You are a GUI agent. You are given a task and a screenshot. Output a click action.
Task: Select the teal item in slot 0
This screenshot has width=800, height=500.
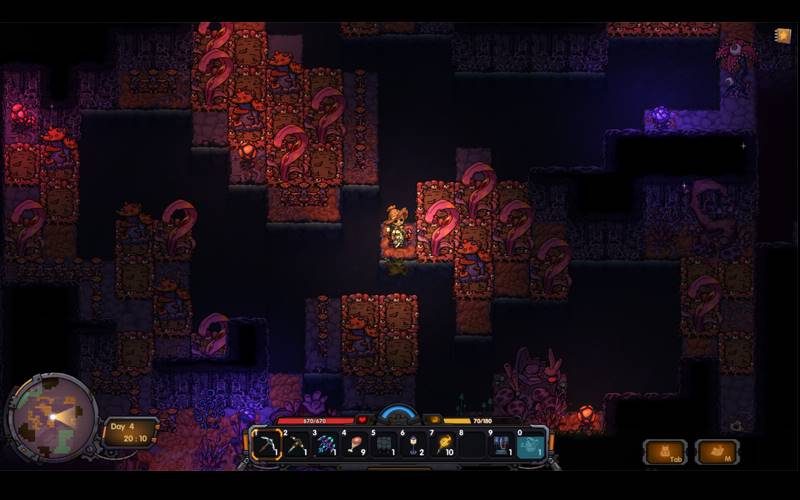531,444
